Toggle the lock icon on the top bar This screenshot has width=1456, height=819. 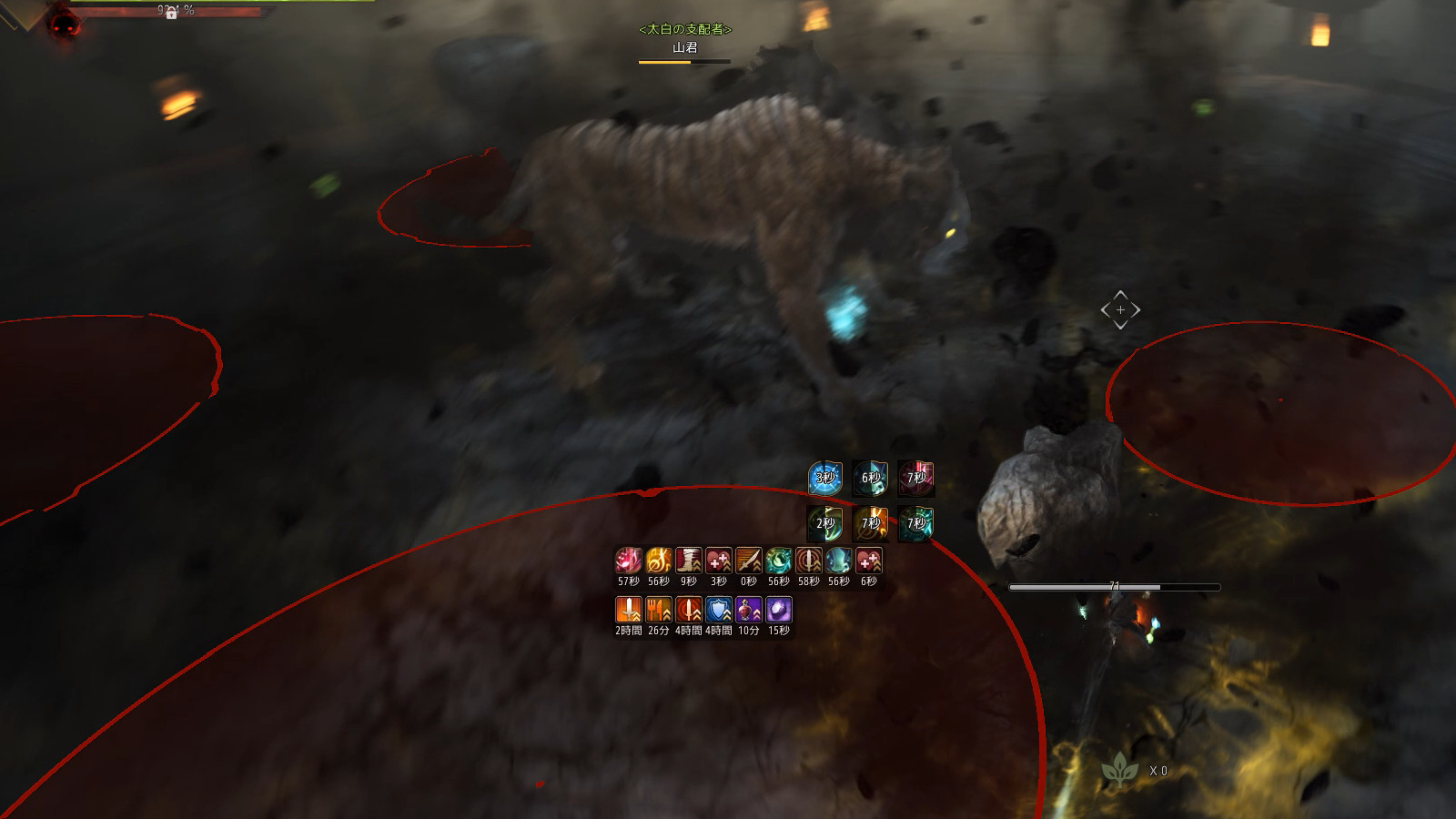(171, 14)
